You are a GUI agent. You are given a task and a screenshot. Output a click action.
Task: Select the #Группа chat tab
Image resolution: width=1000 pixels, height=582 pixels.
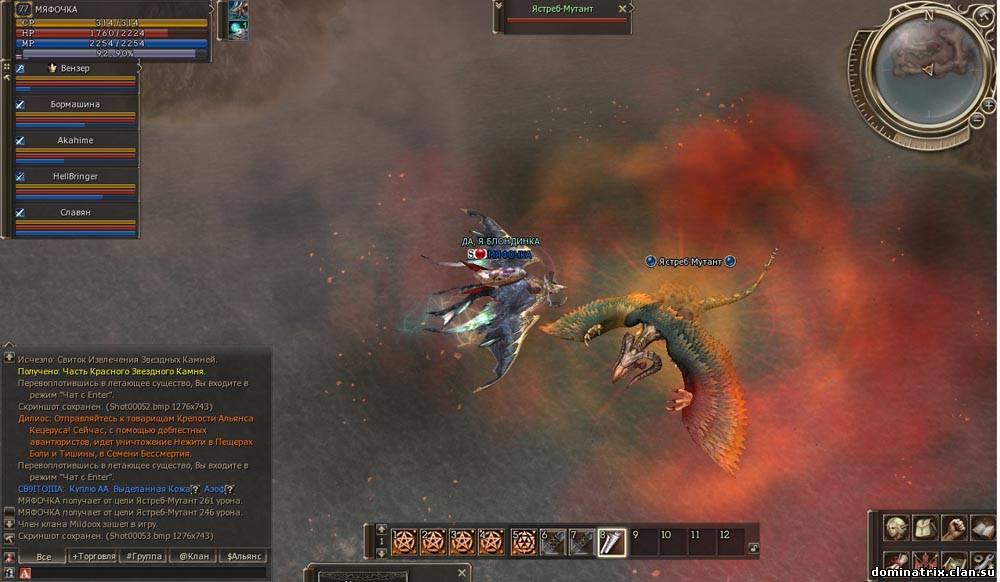tap(143, 556)
